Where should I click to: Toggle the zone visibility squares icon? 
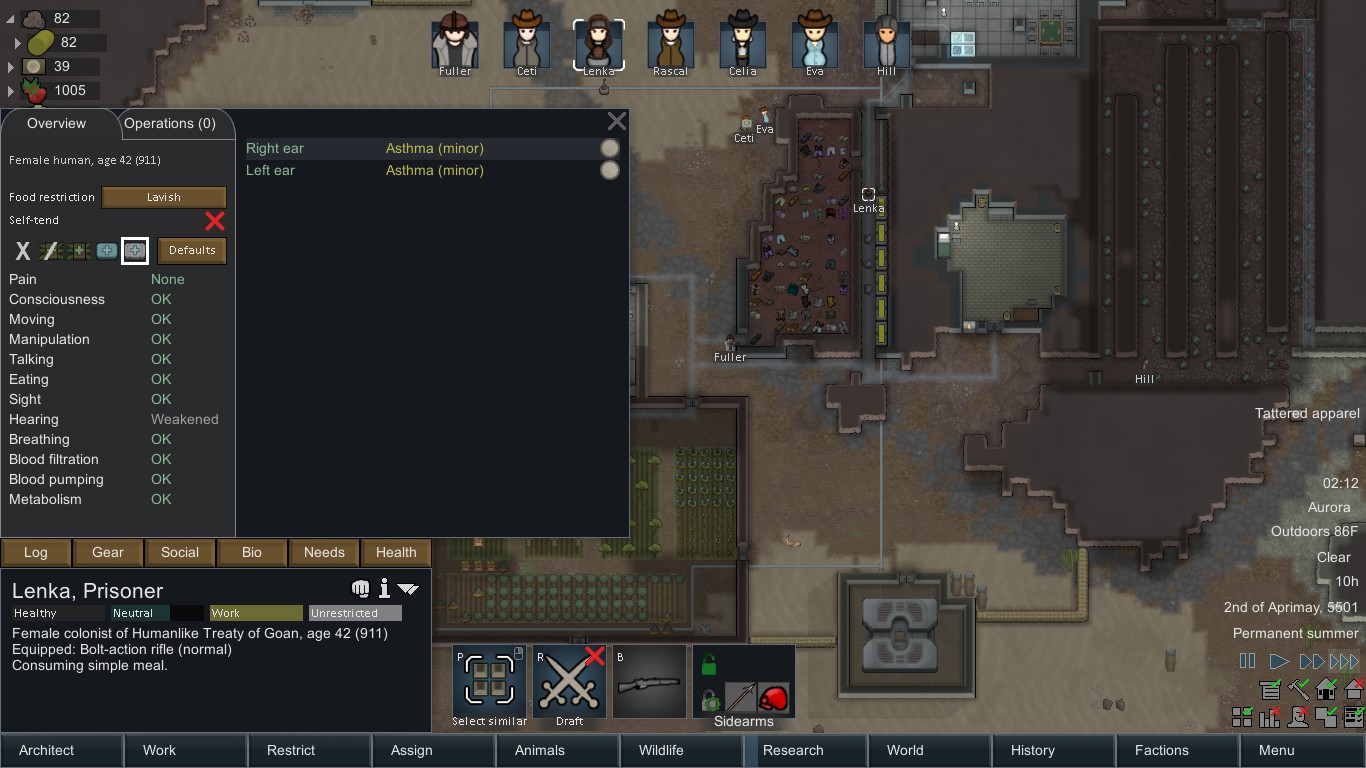point(1242,717)
